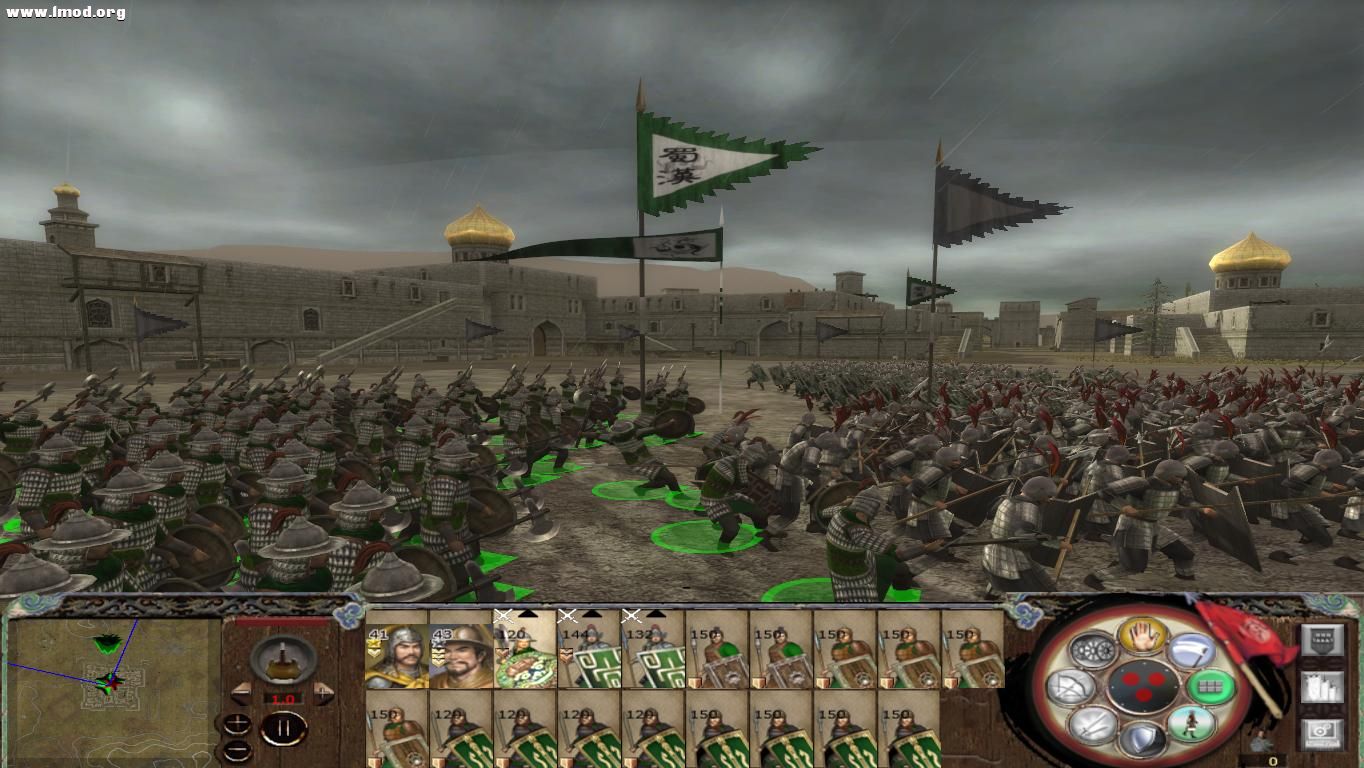Click the banner shield icon top right panel
This screenshot has height=768, width=1364.
1322,639
